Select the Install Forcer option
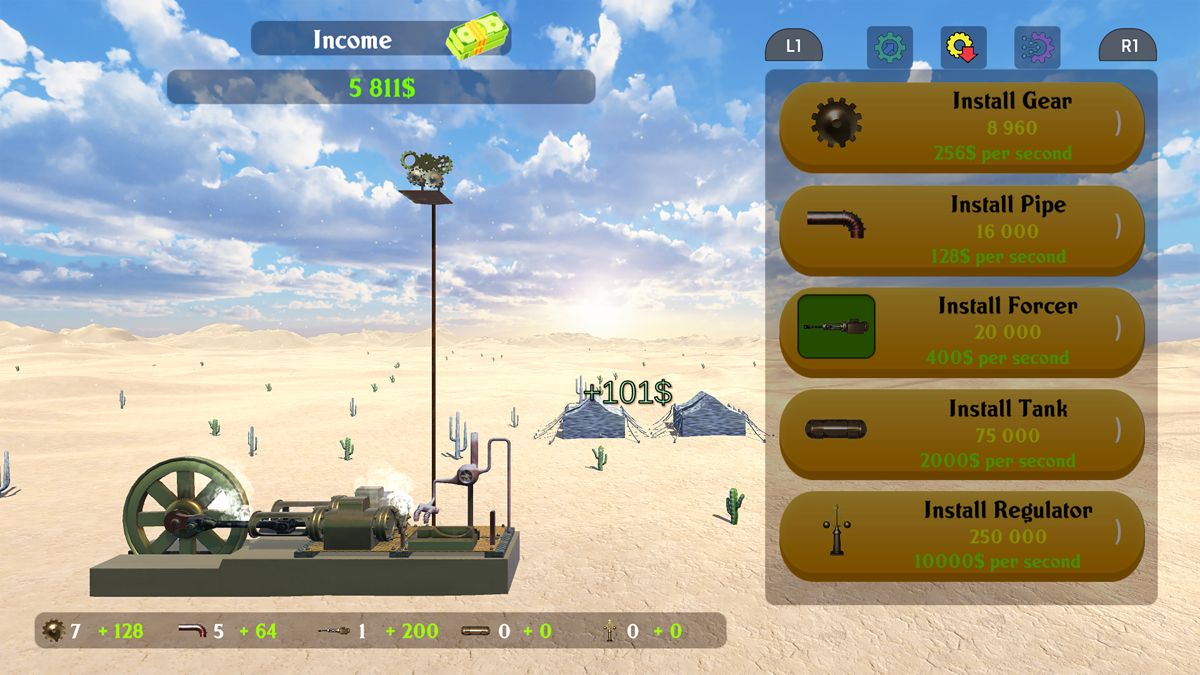The image size is (1200, 675). tap(961, 332)
